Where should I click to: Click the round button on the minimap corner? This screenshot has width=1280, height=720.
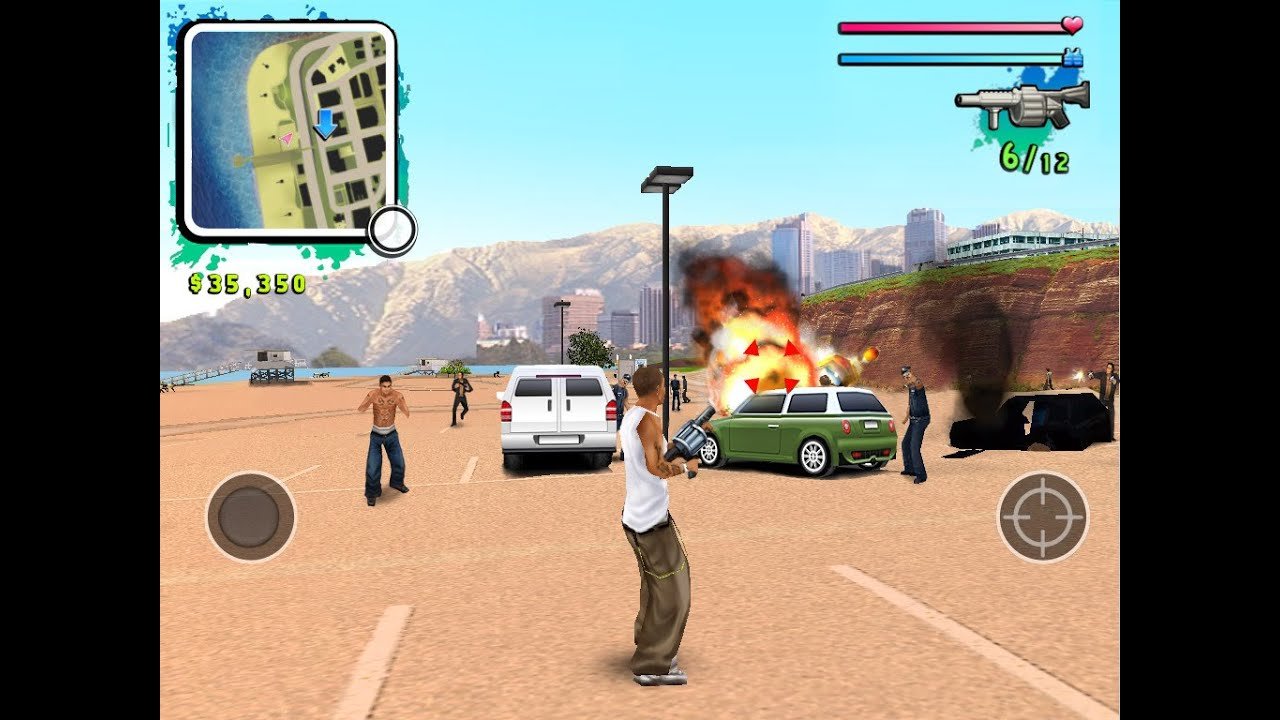tap(390, 231)
